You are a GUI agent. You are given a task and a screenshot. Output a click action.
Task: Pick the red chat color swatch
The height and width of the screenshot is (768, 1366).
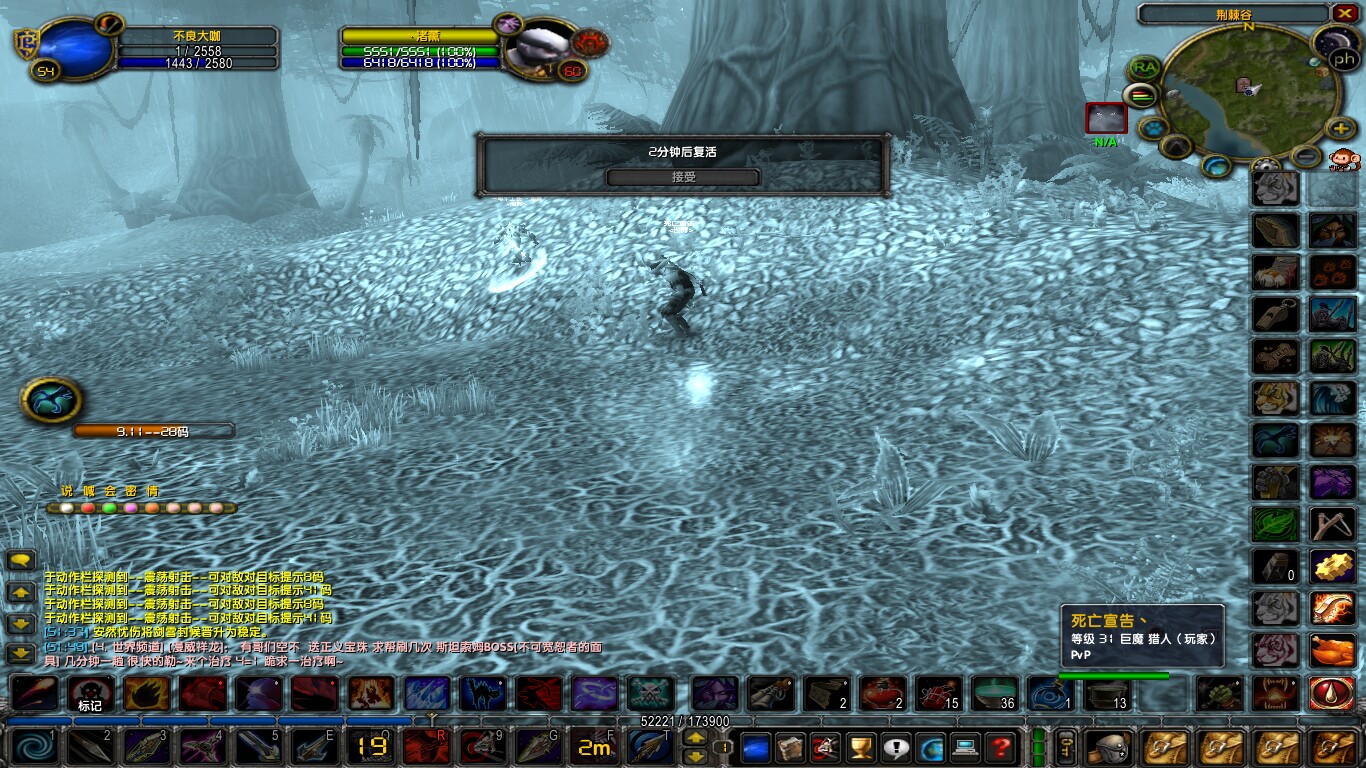(88, 508)
